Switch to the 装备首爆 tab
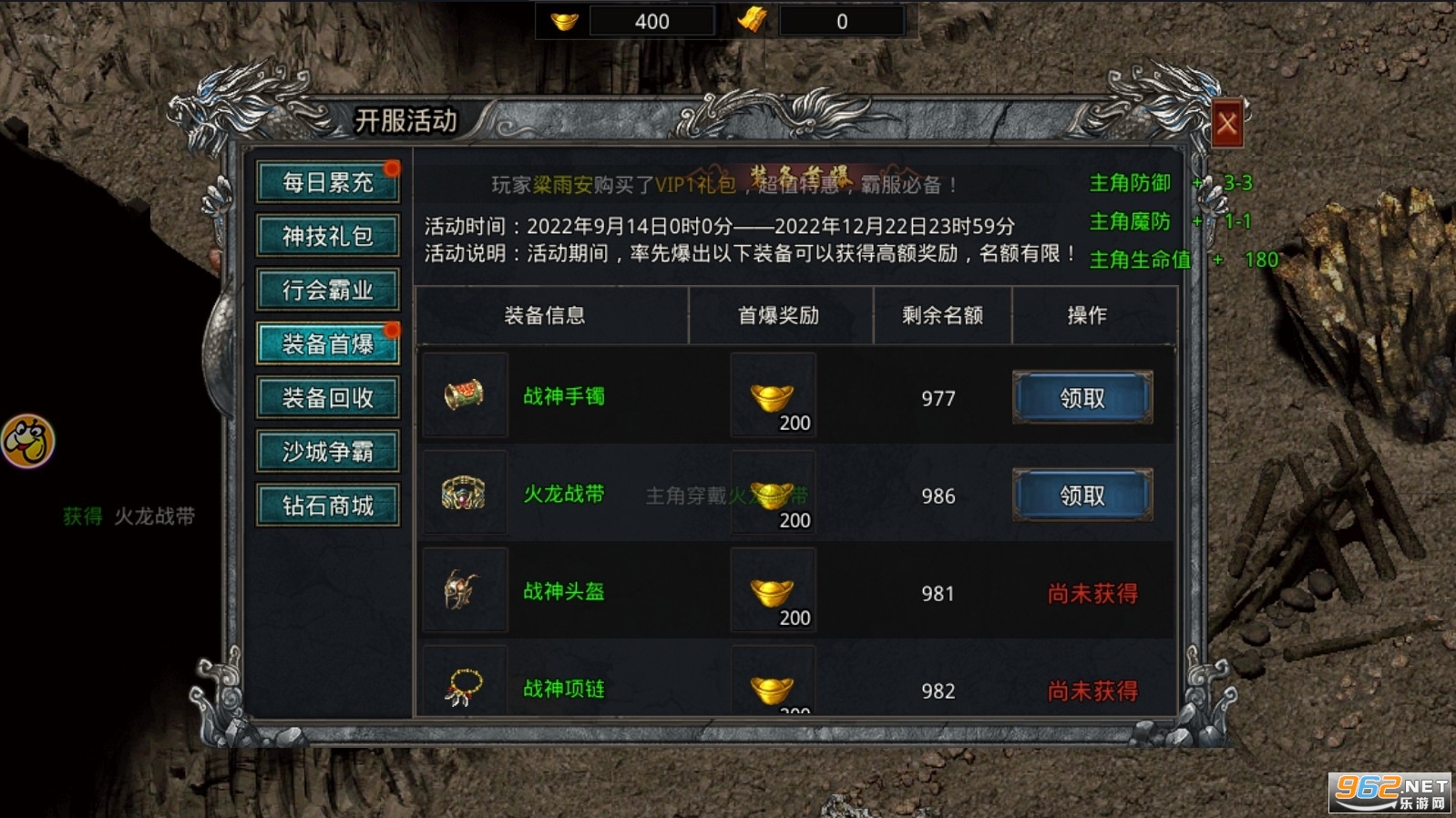The height and width of the screenshot is (818, 1456). point(328,343)
